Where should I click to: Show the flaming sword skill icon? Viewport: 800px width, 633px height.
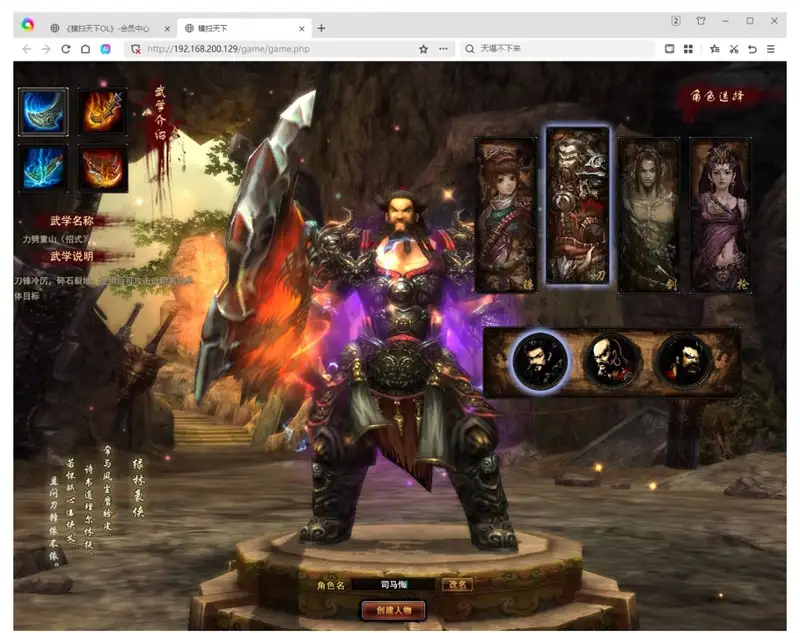pyautogui.click(x=103, y=112)
